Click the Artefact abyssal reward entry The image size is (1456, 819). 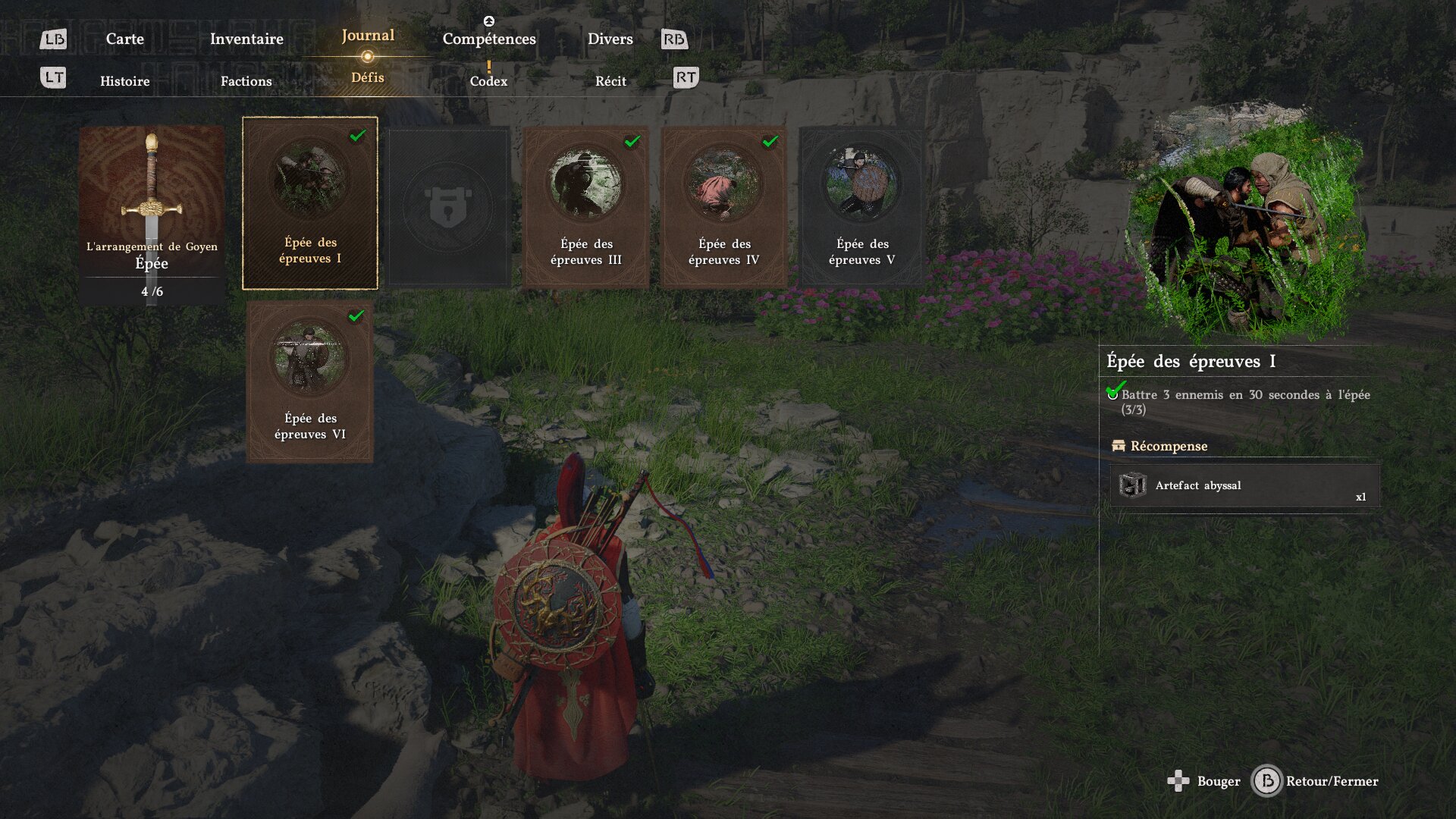coord(1244,485)
